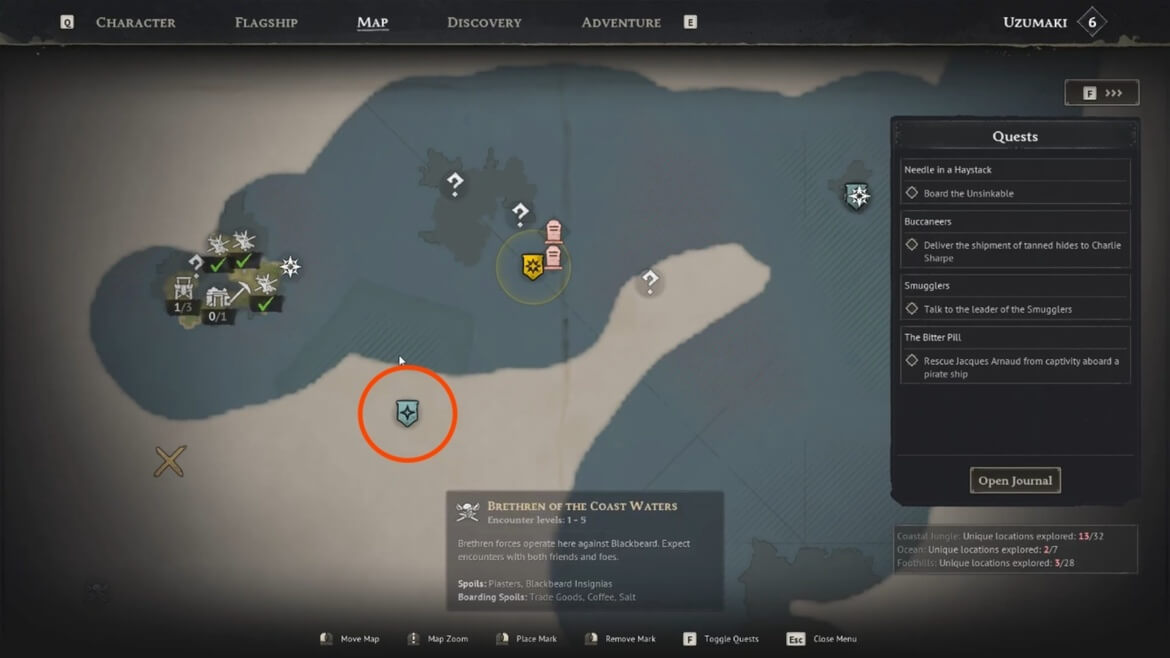Image resolution: width=1170 pixels, height=658 pixels.
Task: Open the Journal from the quest panel
Action: (x=1015, y=480)
